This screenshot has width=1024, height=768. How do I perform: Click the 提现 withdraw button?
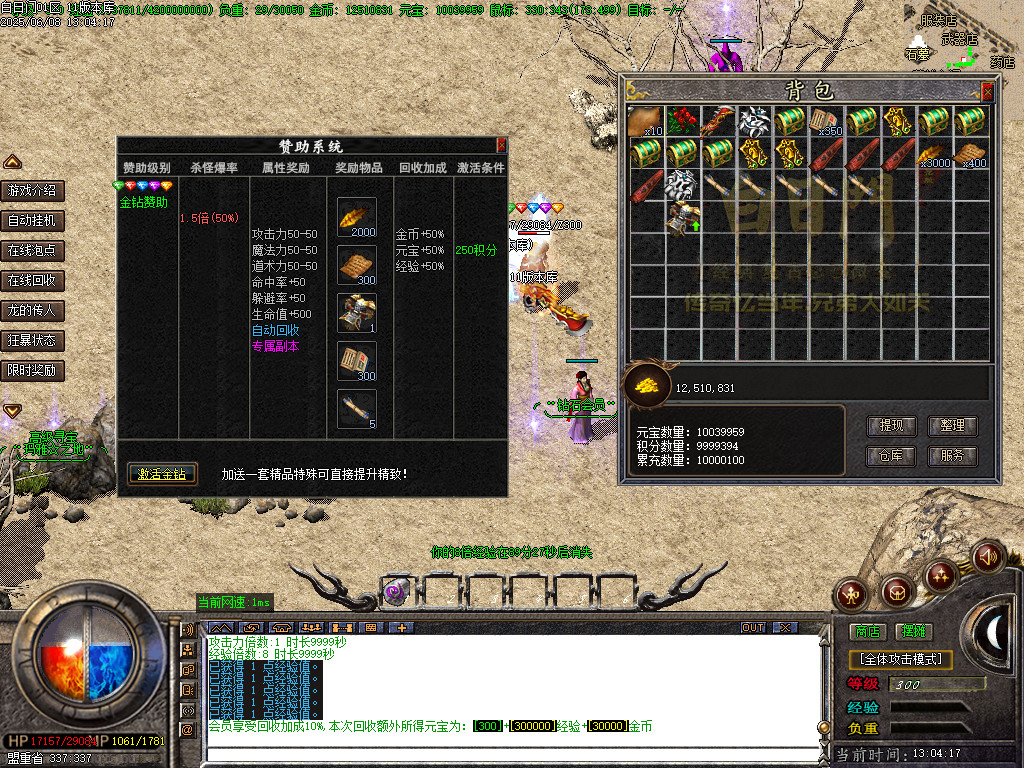(x=890, y=425)
